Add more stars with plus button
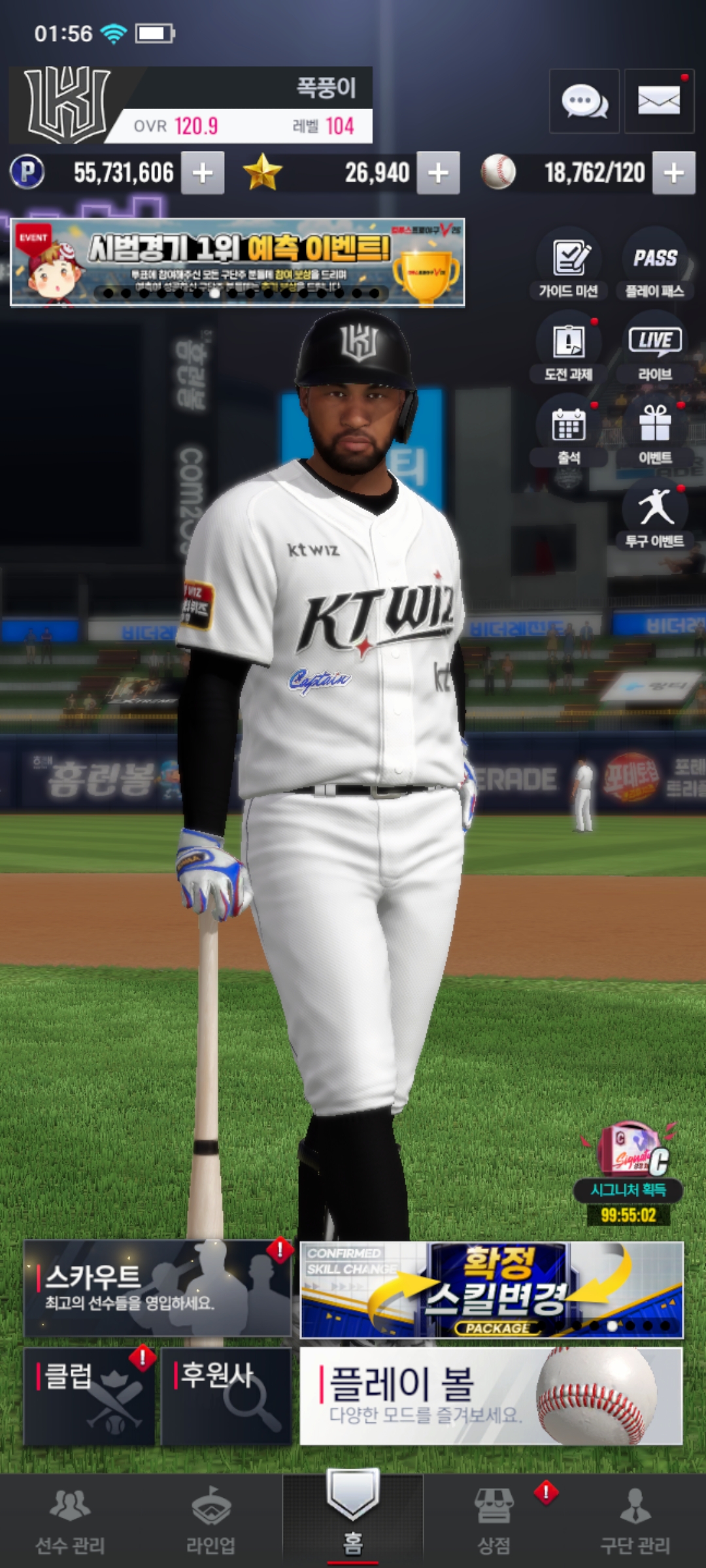706x1568 pixels. (438, 173)
